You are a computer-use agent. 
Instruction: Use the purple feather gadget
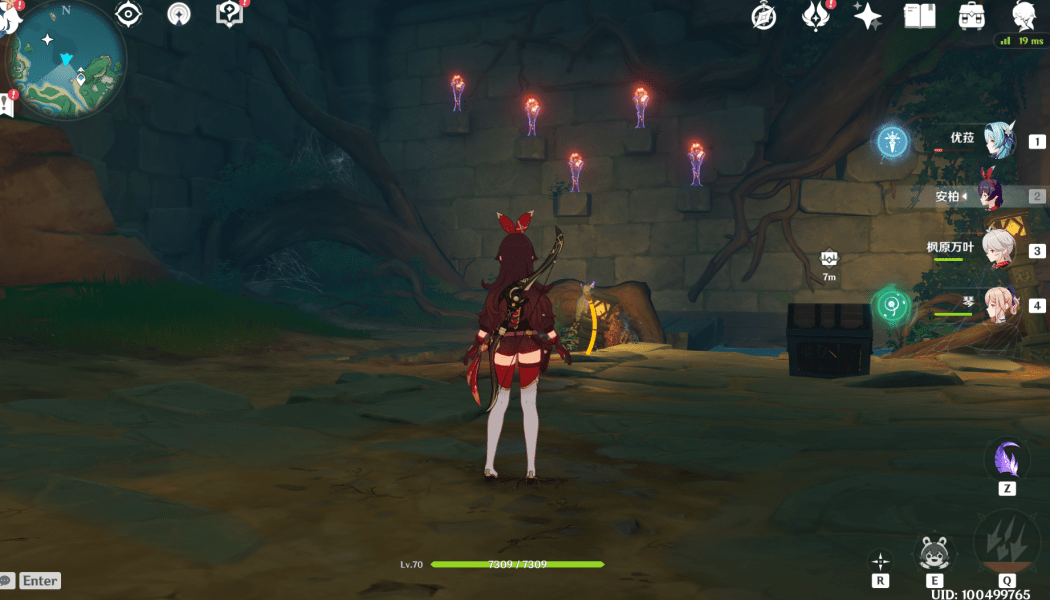(1007, 461)
